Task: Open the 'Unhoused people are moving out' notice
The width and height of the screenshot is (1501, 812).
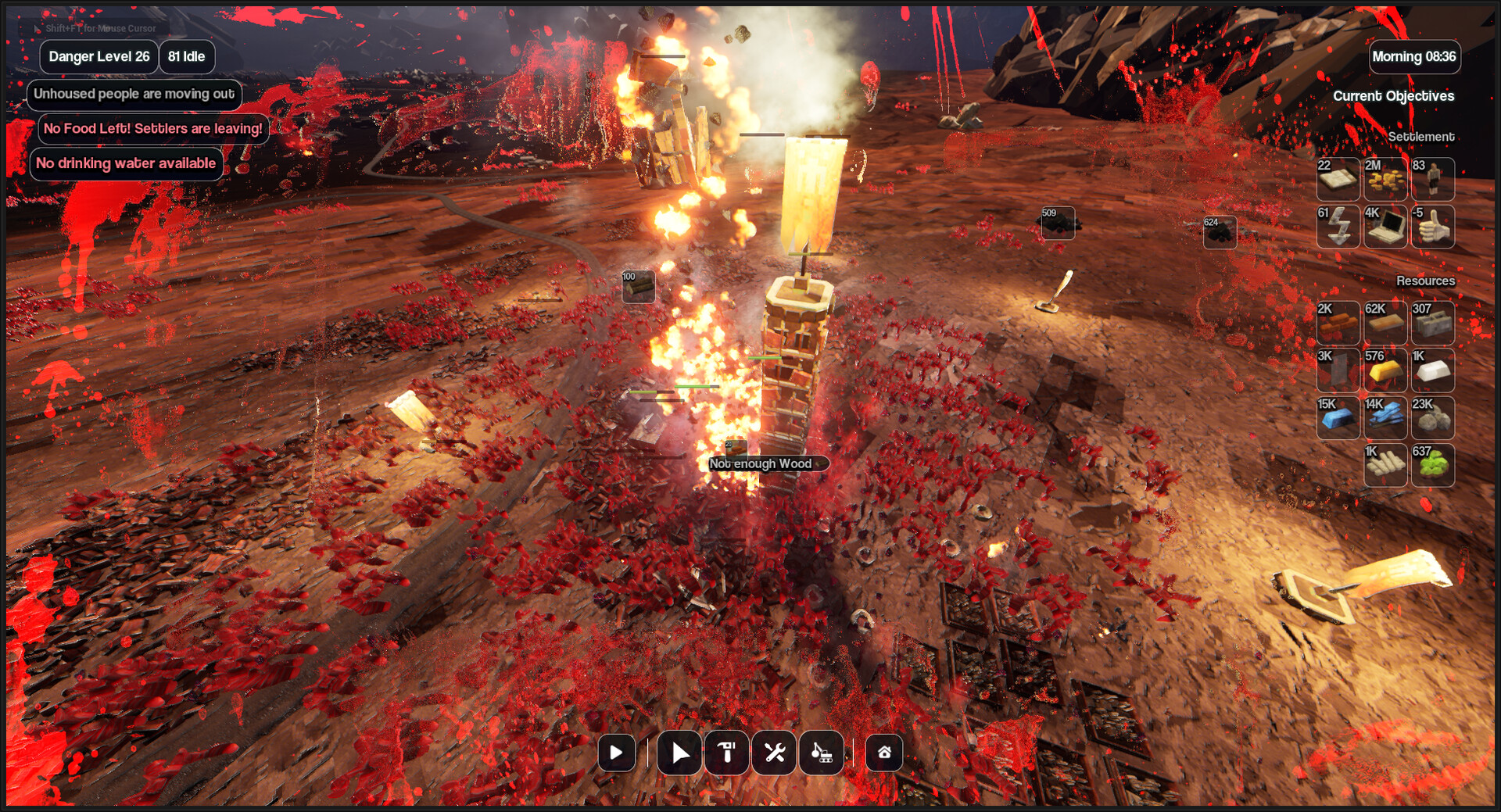Action: click(x=134, y=94)
